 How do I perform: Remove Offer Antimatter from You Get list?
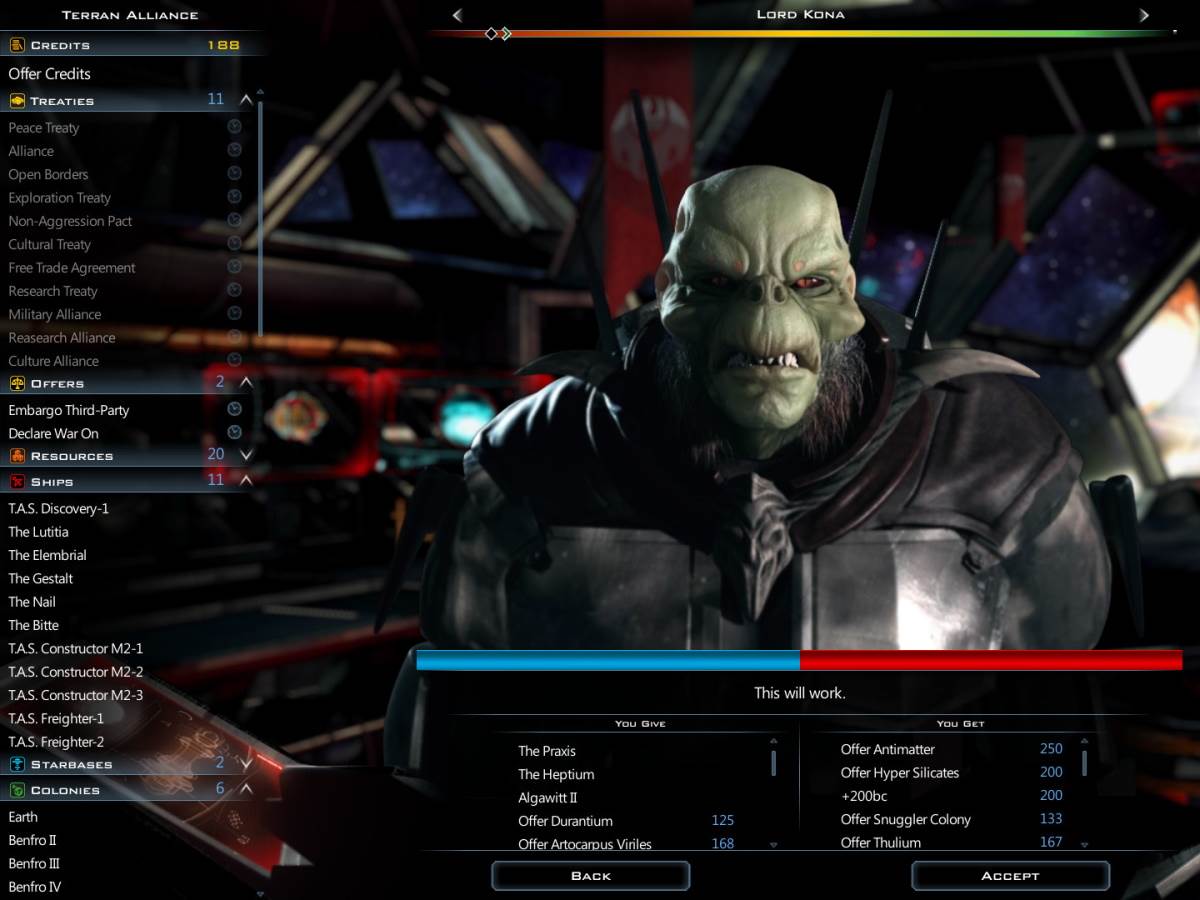click(888, 749)
